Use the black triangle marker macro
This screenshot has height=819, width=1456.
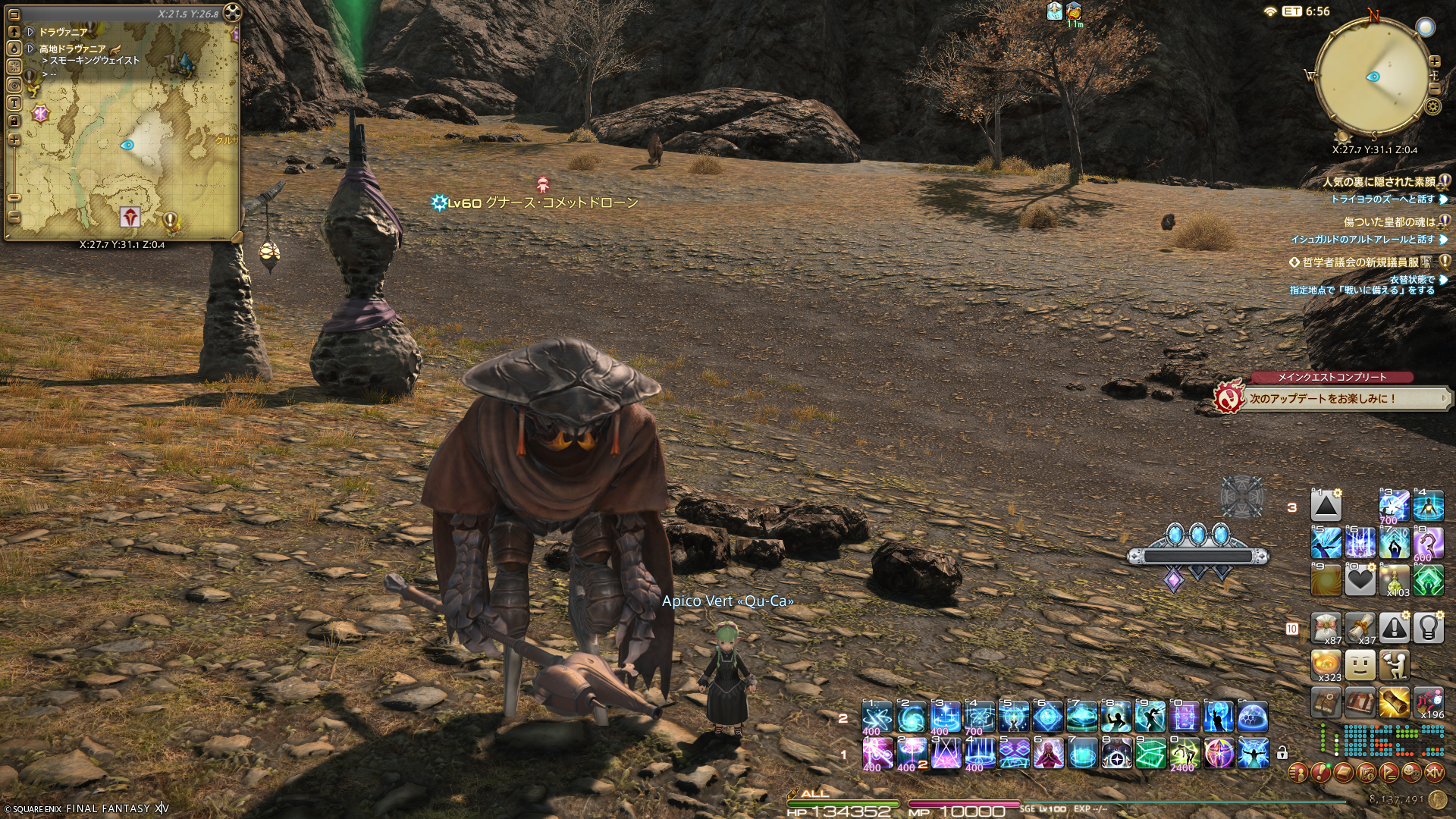click(1326, 506)
